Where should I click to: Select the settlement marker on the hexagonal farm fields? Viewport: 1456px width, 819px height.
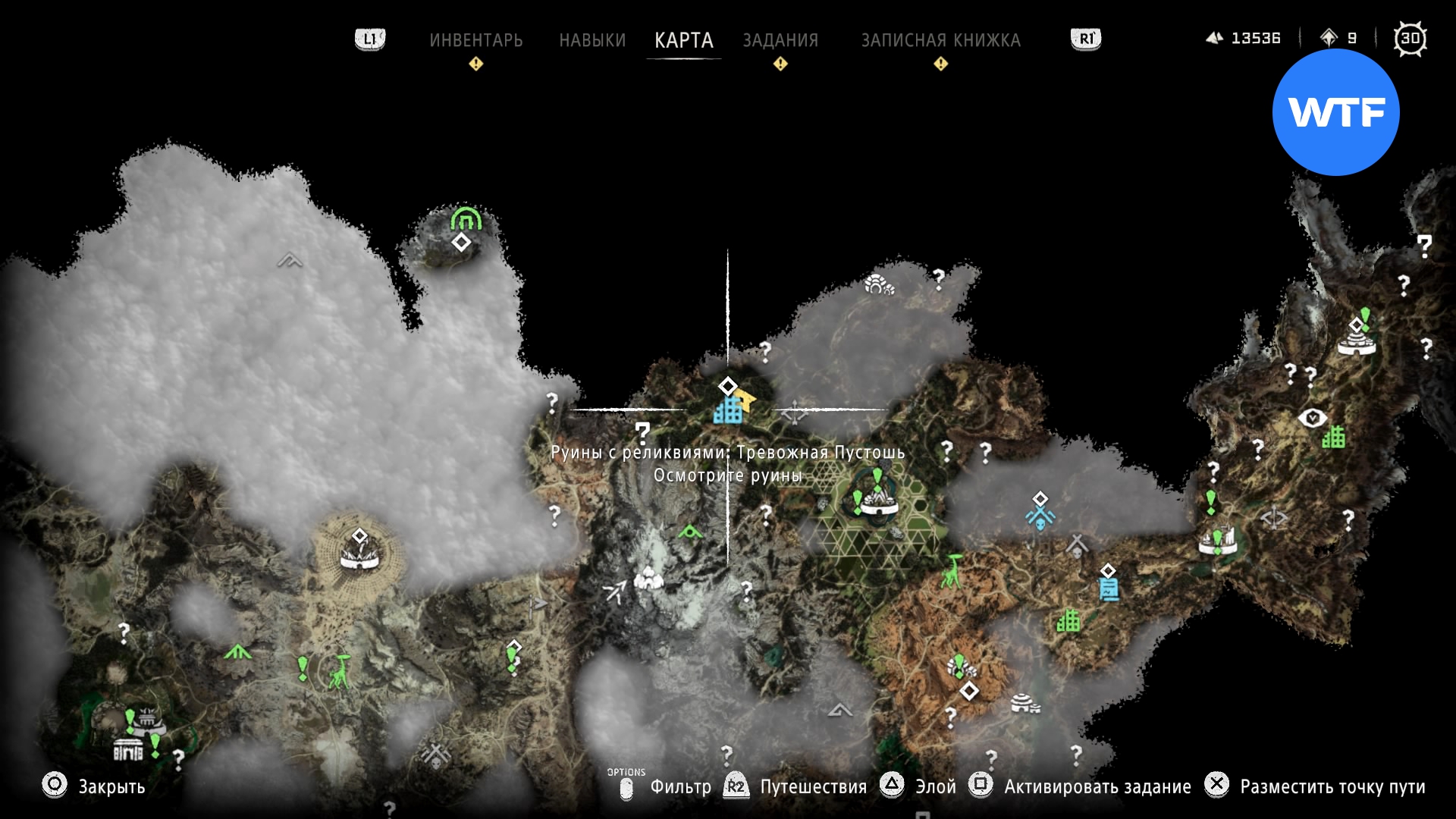coord(877,501)
